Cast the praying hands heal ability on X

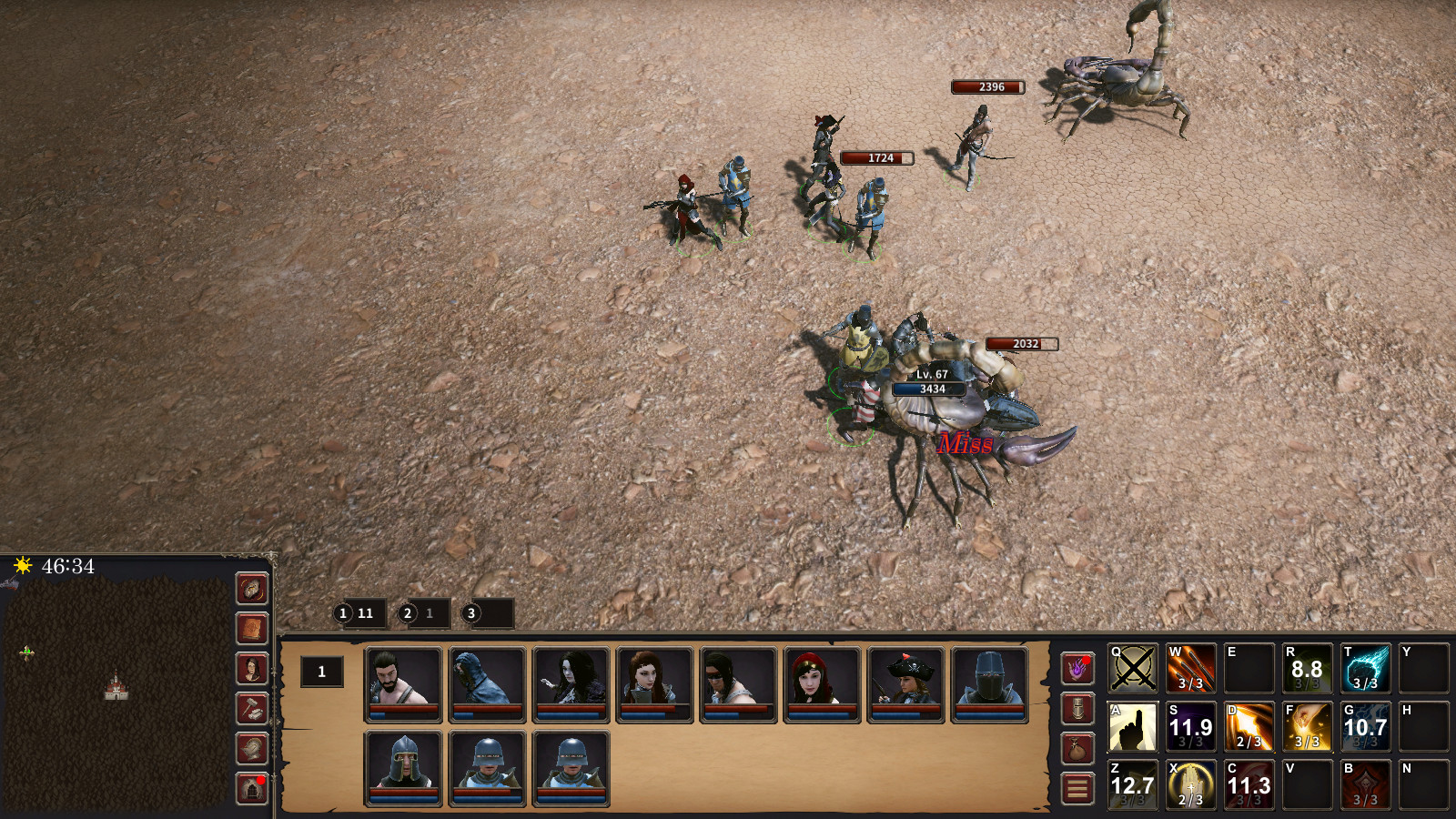tap(1191, 784)
